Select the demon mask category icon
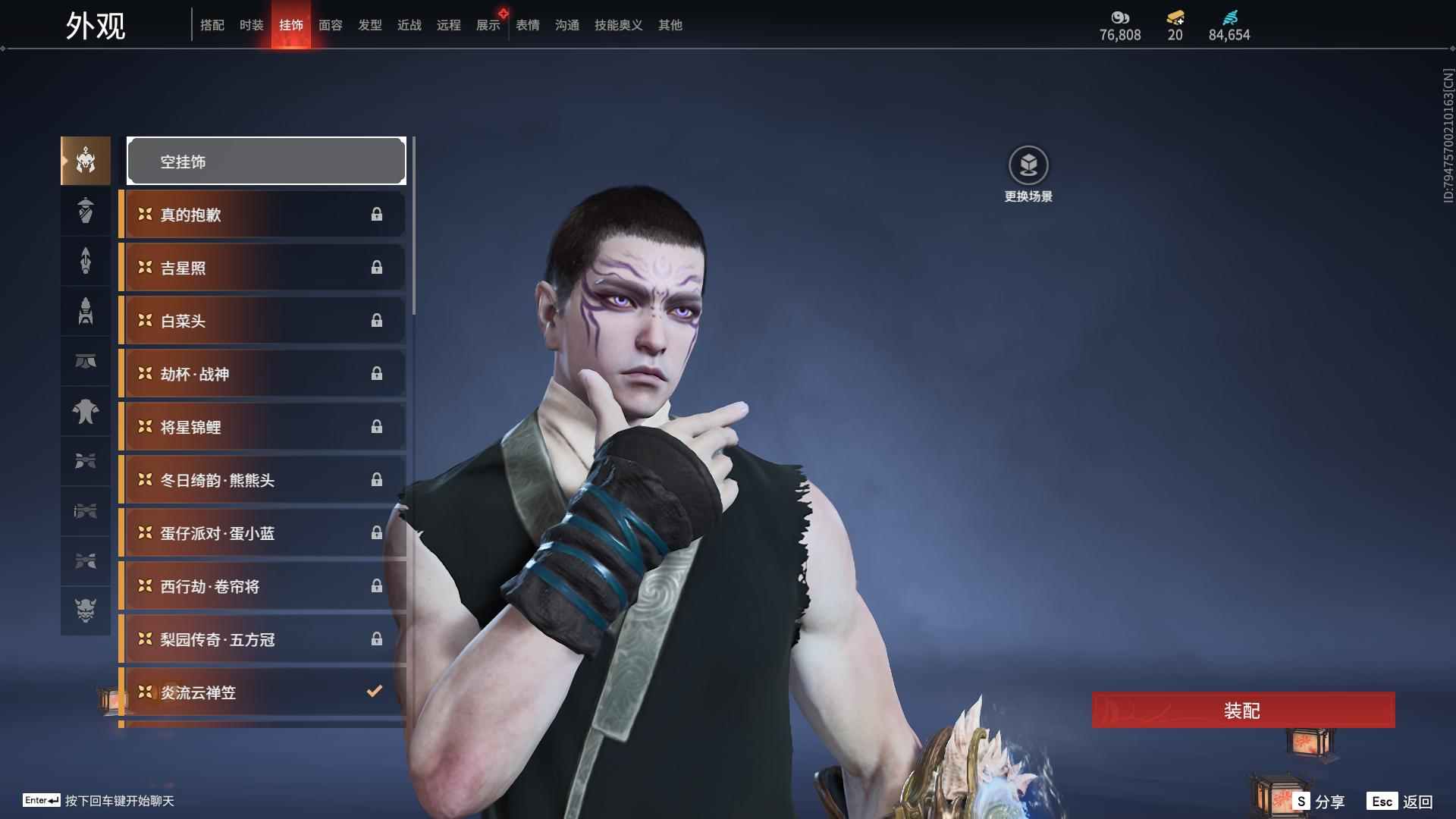The height and width of the screenshot is (819, 1456). tap(86, 610)
